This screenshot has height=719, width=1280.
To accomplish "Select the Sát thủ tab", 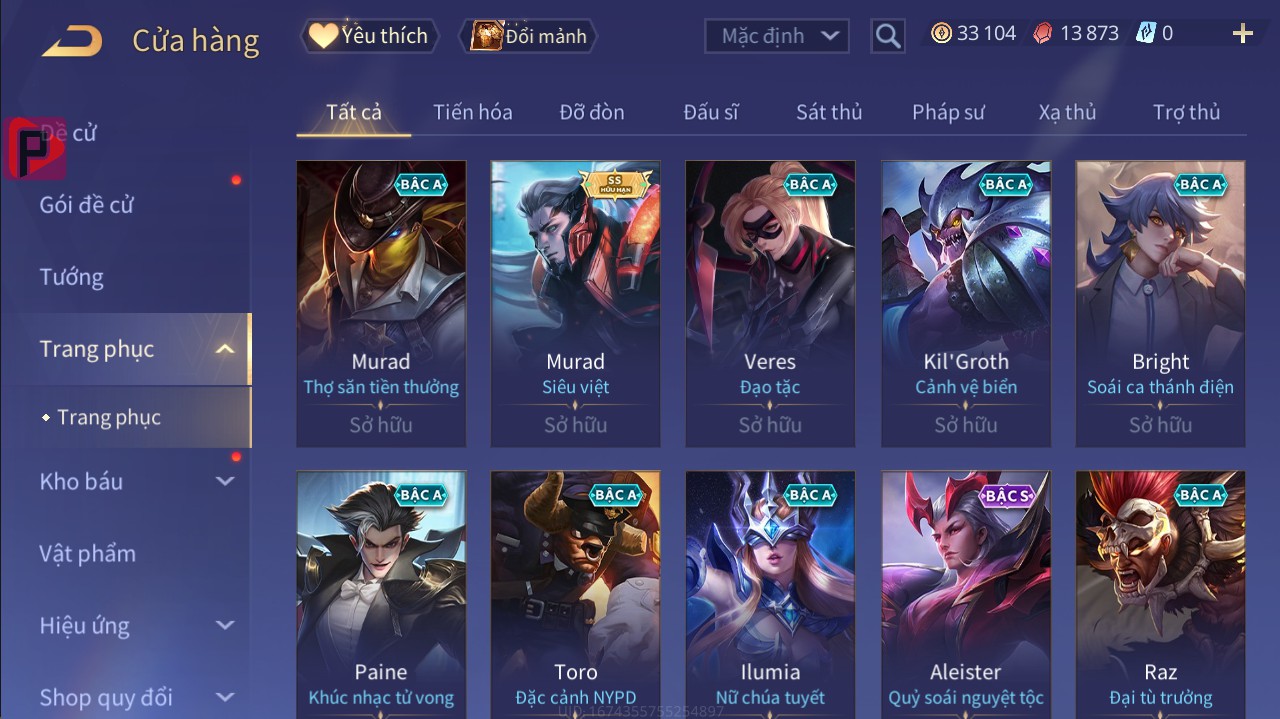I will tap(829, 112).
